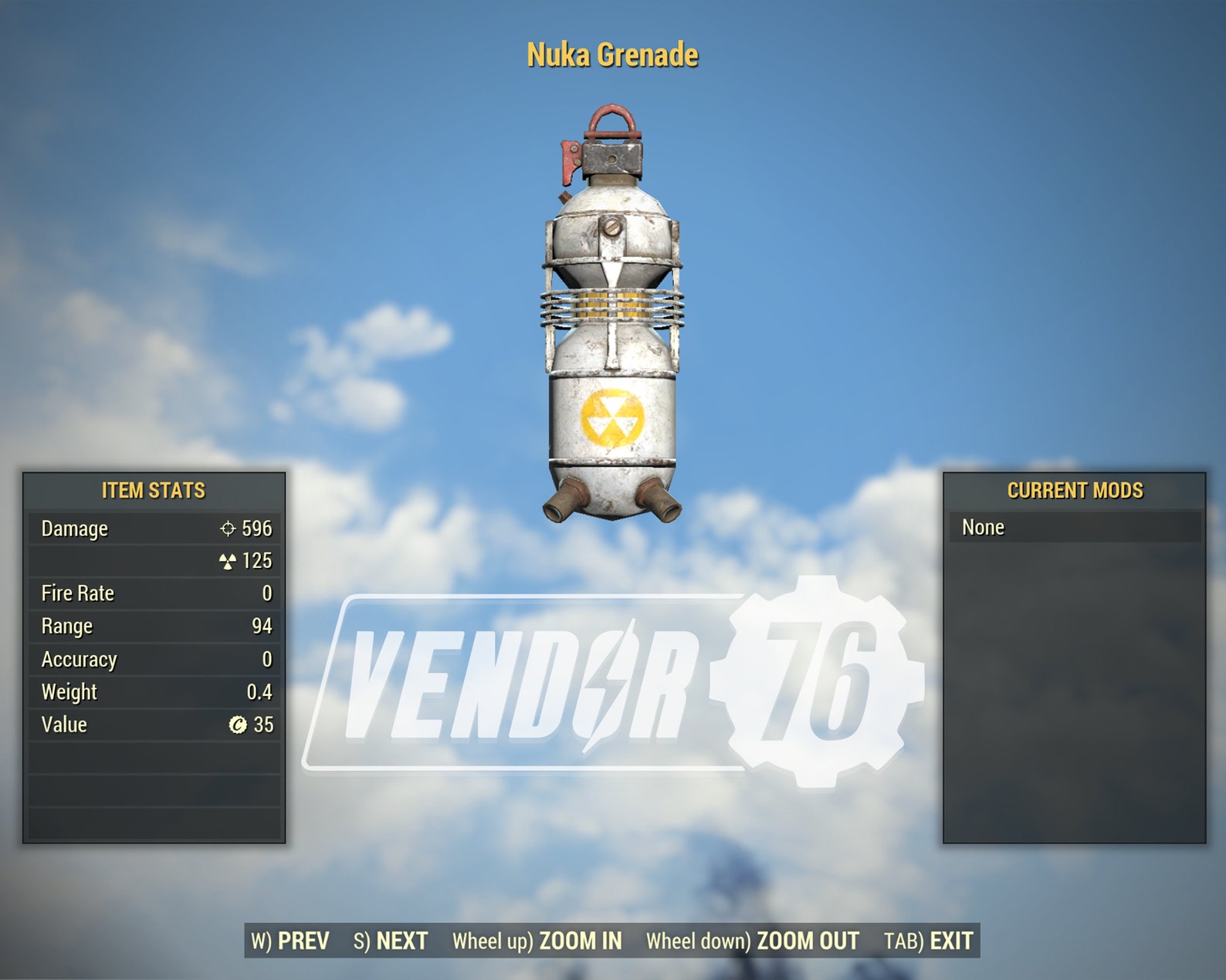Click the Nuka Grenade model preview
Viewport: 1226px width, 980px height.
coord(612,309)
